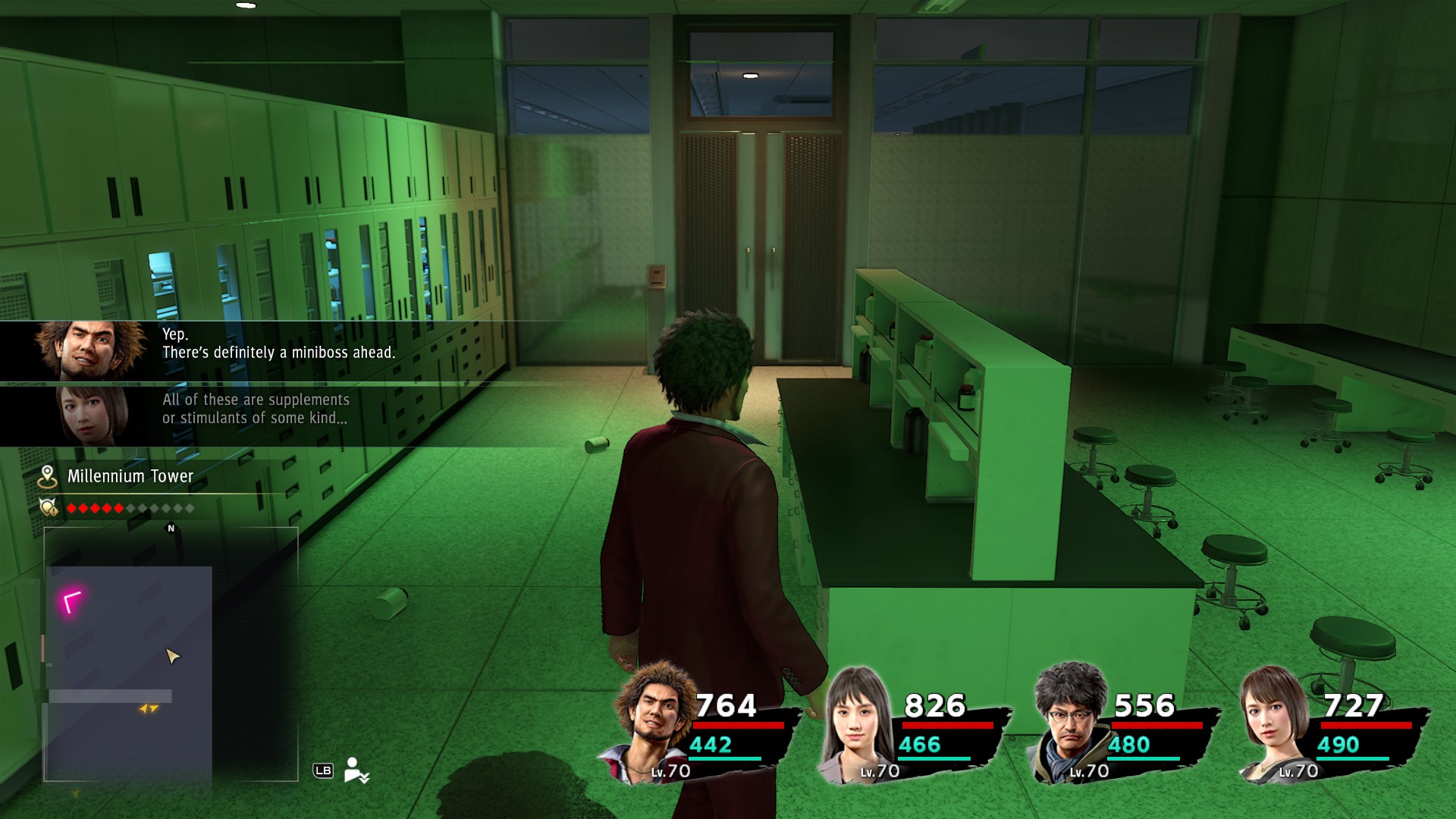The width and height of the screenshot is (1456, 819).
Task: Click the encounter gauge icon under the location
Action: [x=49, y=507]
